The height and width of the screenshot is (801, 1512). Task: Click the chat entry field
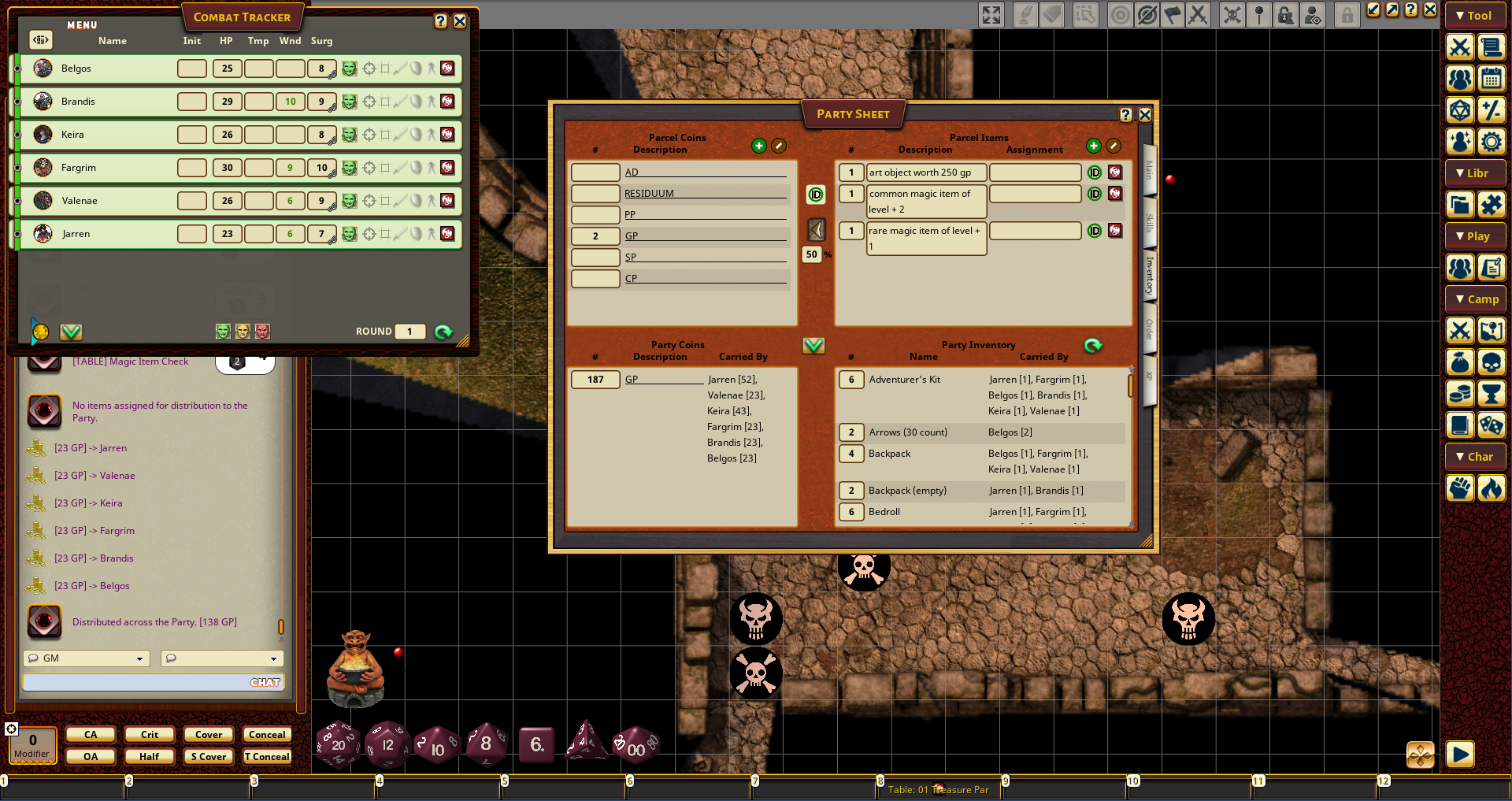[134, 683]
